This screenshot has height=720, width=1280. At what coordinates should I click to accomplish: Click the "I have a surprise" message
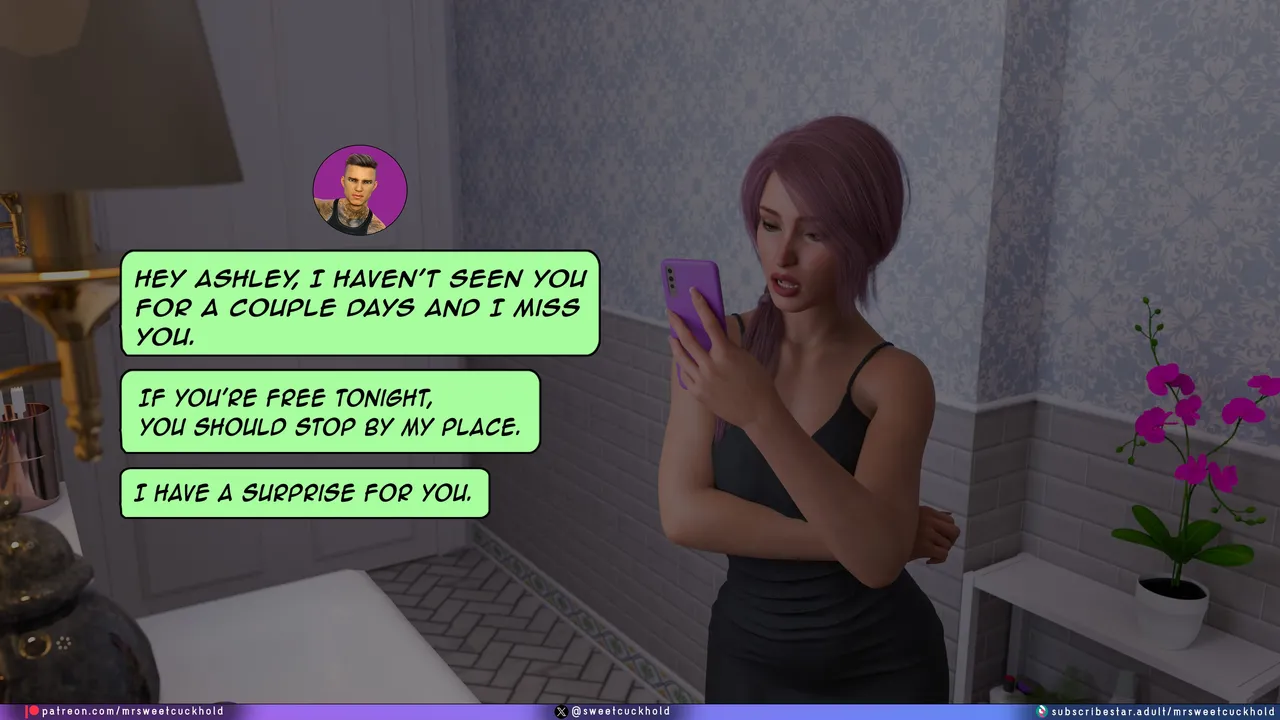tap(304, 493)
